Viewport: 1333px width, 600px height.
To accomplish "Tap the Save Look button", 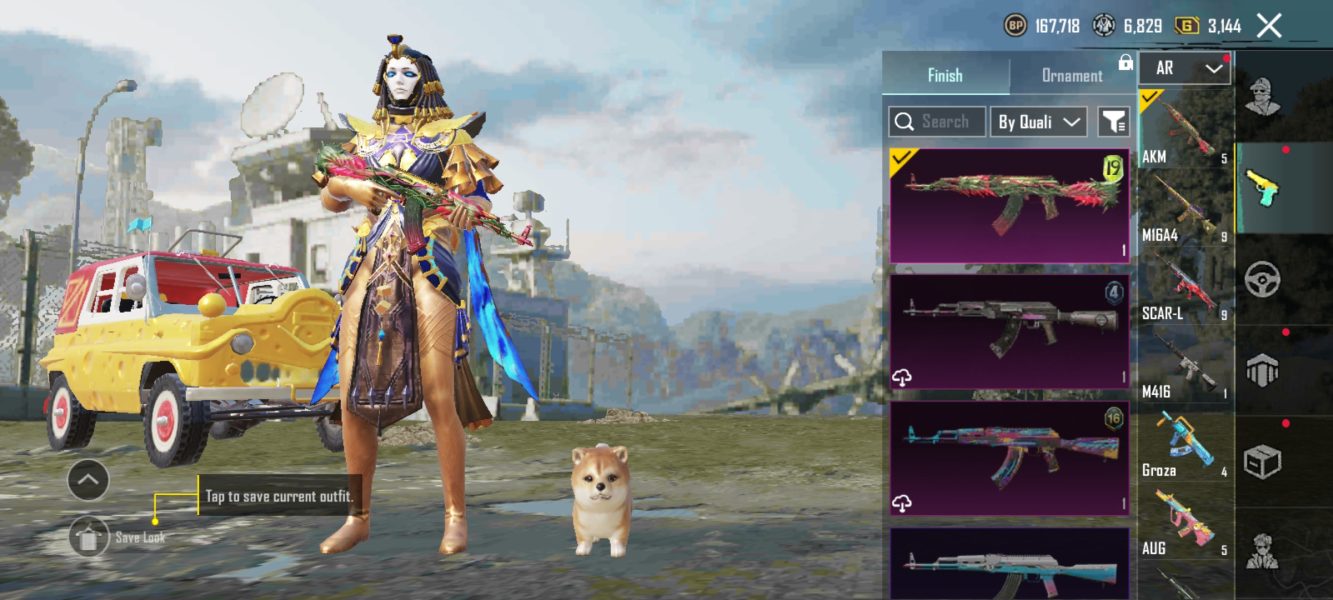I will click(x=90, y=537).
